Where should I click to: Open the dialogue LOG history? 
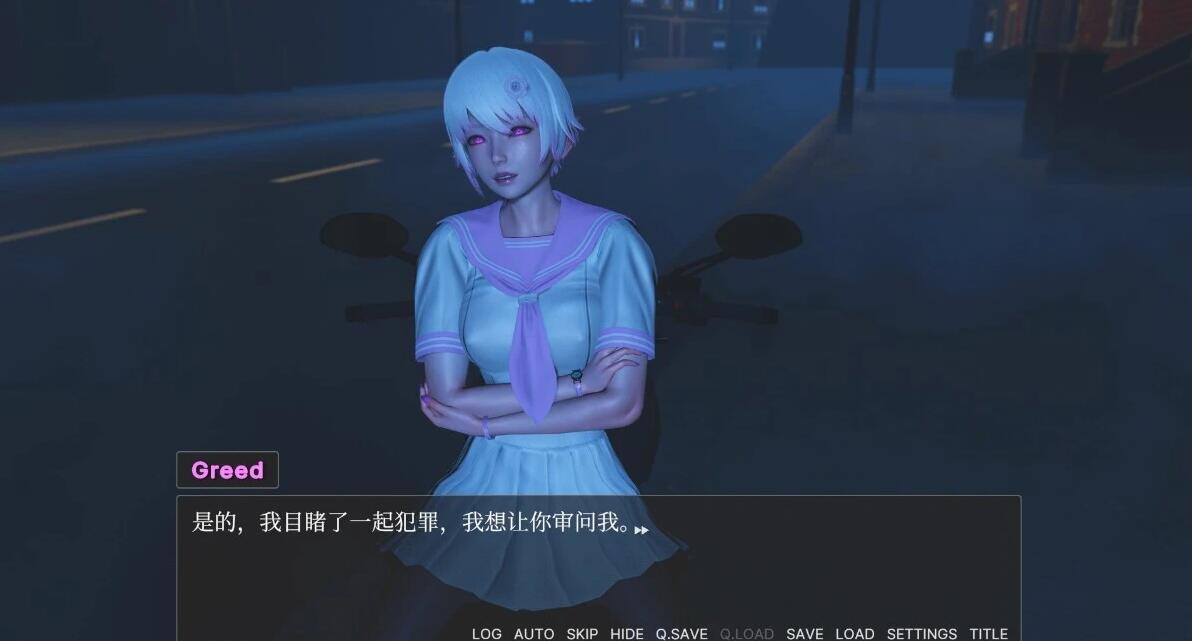click(487, 633)
